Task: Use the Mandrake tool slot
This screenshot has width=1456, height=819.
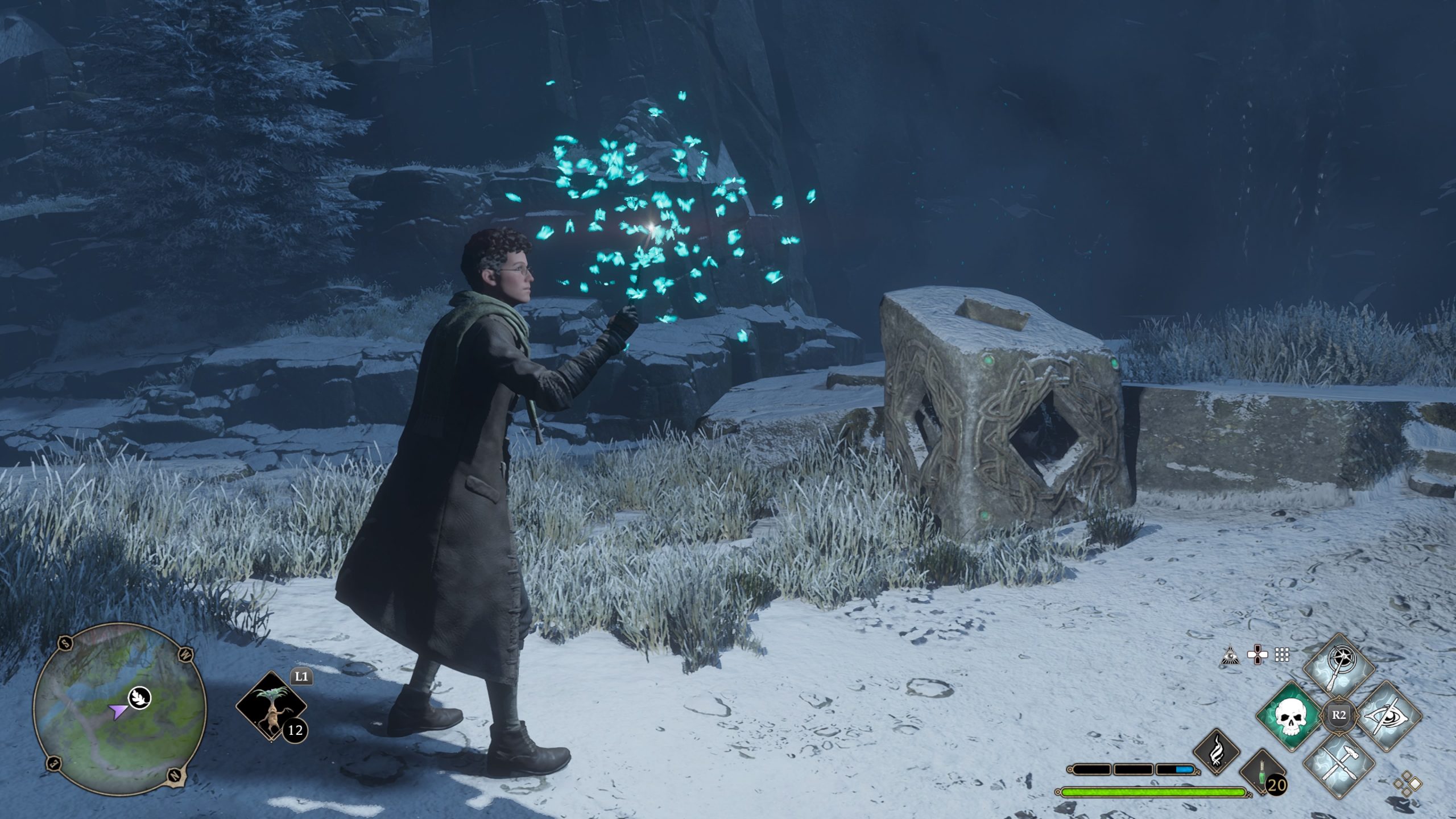Action: 271,708
